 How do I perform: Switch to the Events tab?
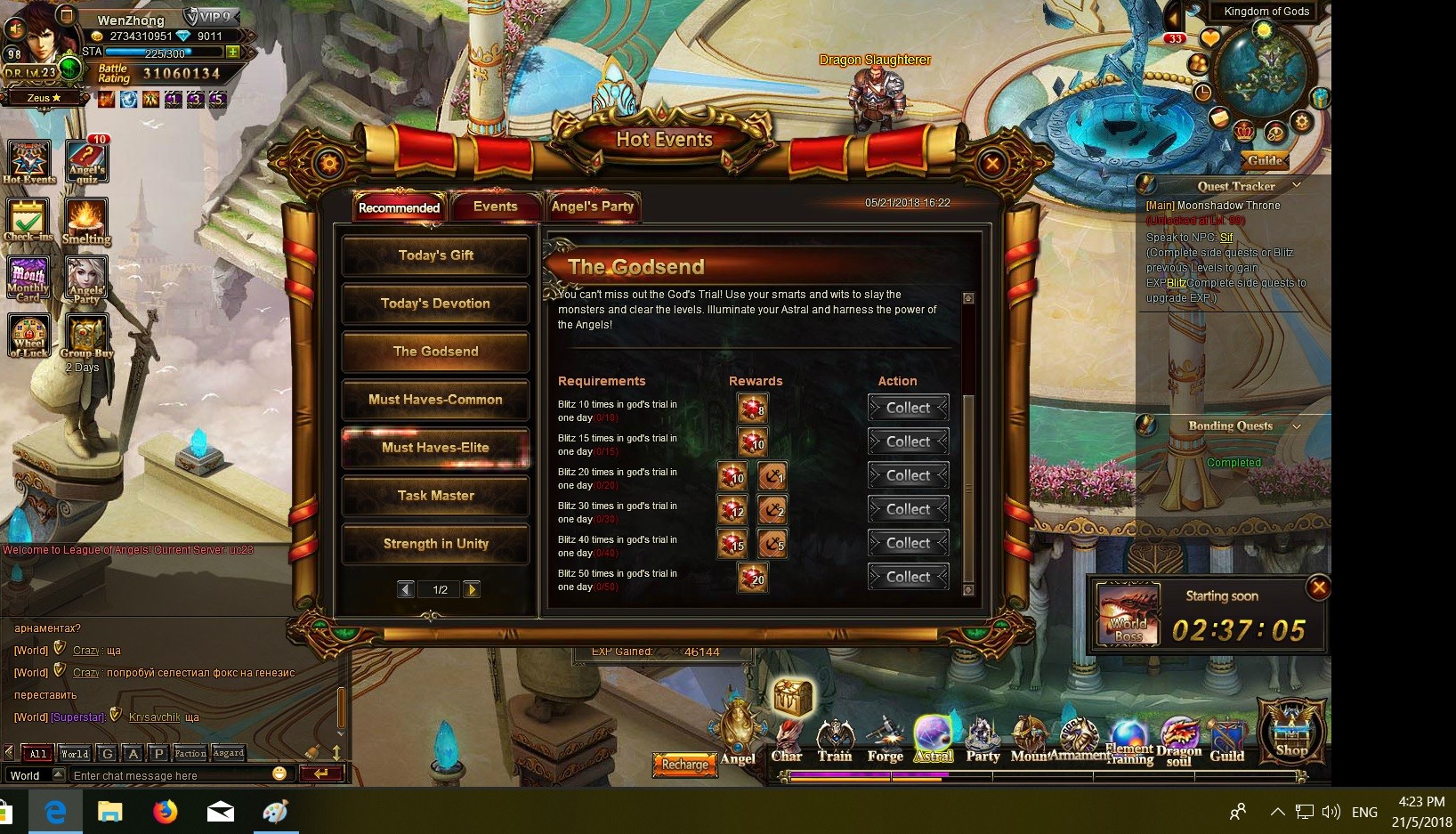495,206
